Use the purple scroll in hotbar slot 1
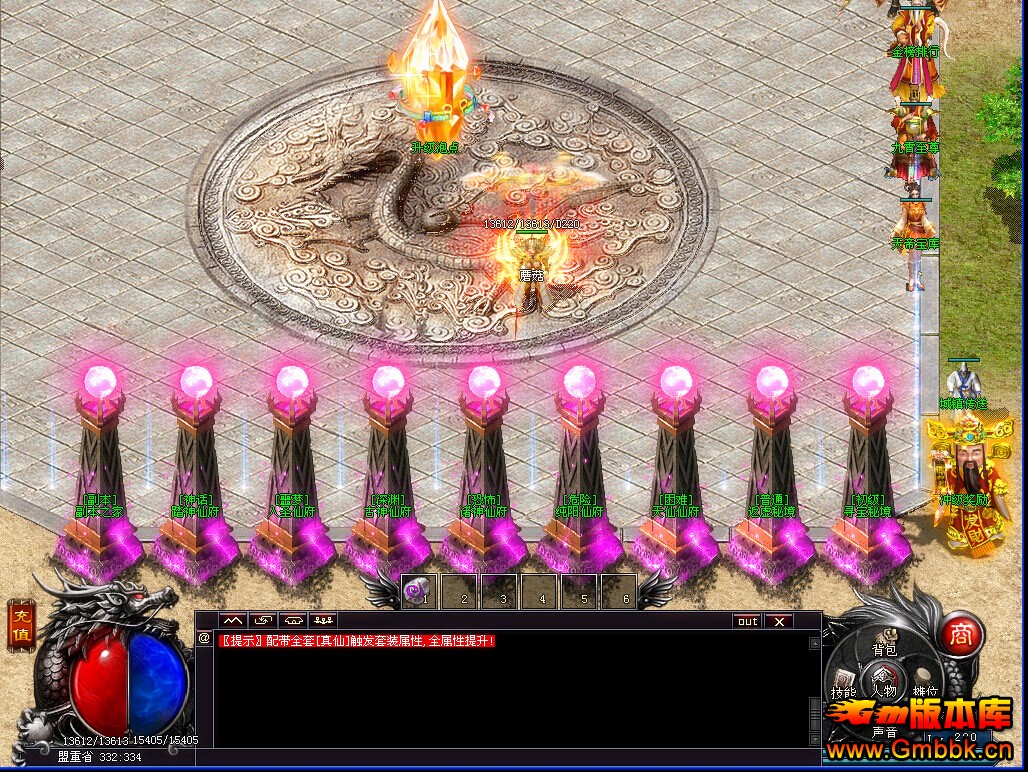Screen dimensions: 1028x772 [418, 592]
